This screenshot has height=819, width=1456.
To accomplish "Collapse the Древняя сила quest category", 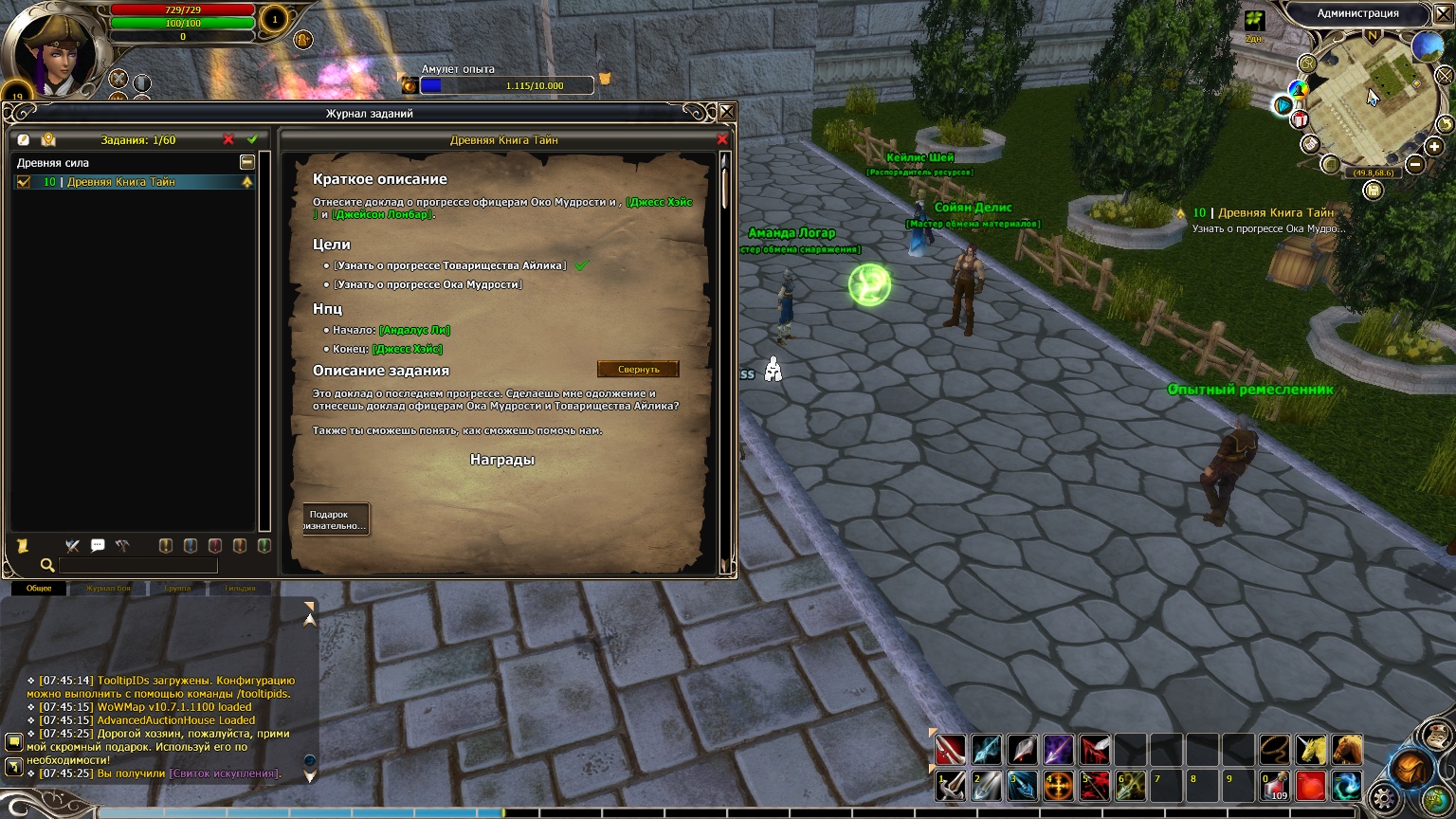I will (246, 163).
